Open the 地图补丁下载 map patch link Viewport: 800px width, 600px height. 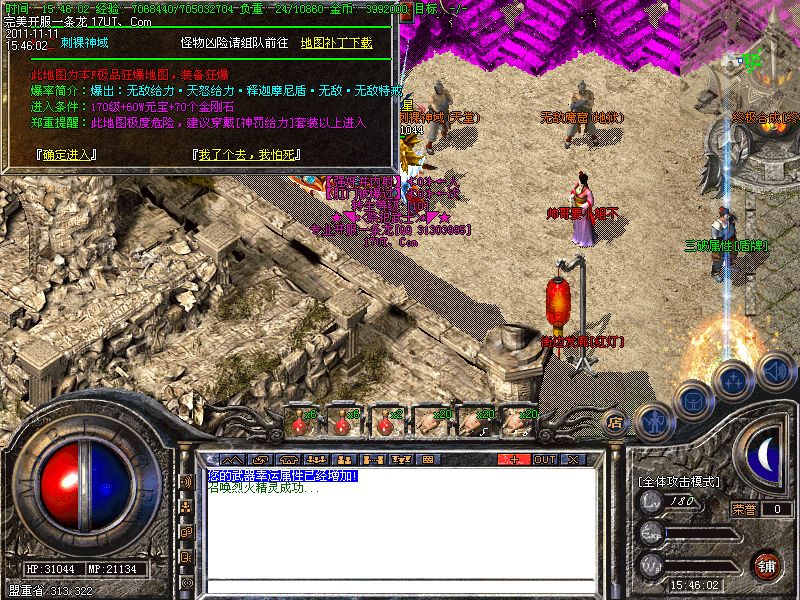336,43
